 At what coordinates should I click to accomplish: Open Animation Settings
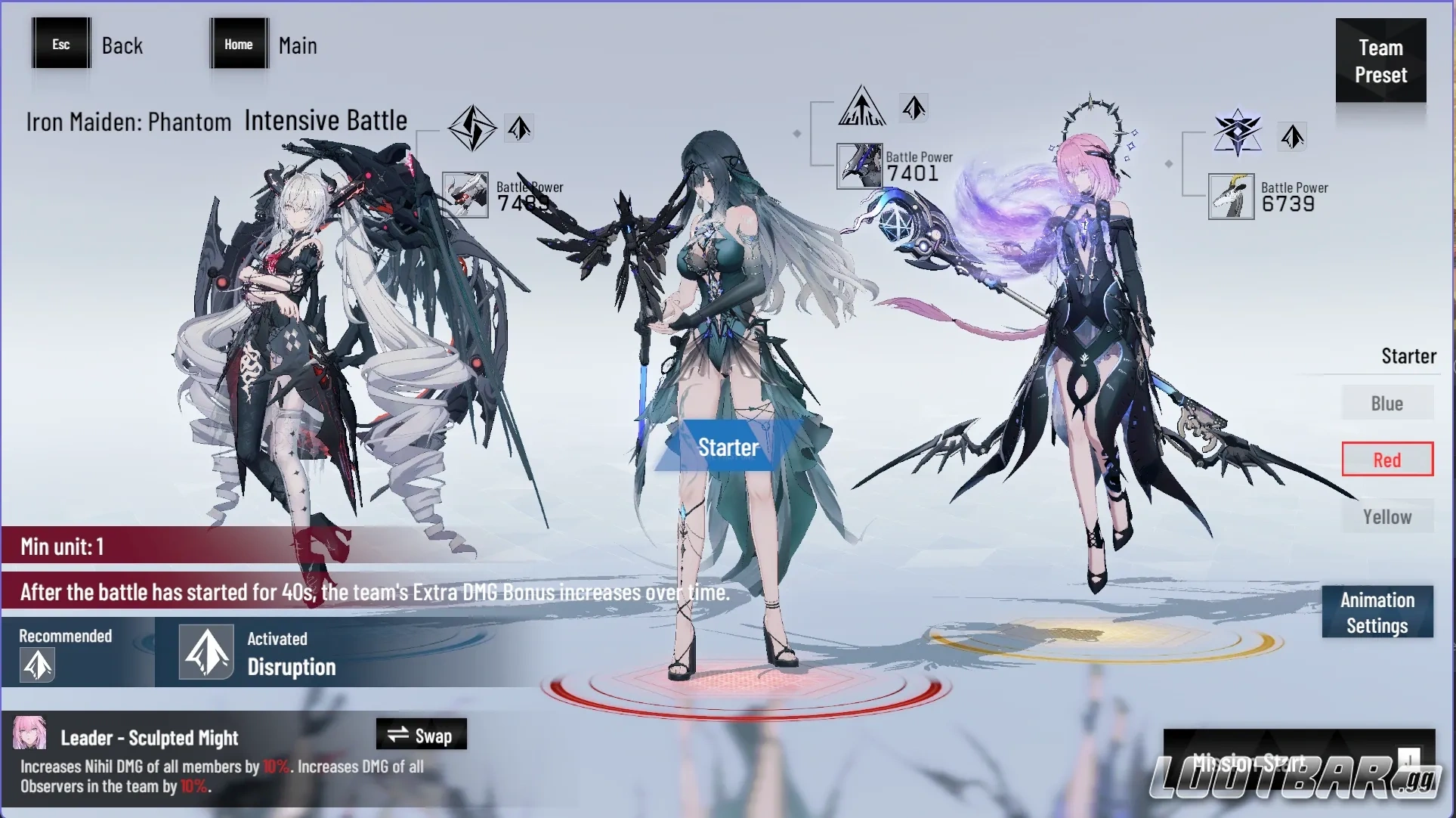coord(1377,612)
